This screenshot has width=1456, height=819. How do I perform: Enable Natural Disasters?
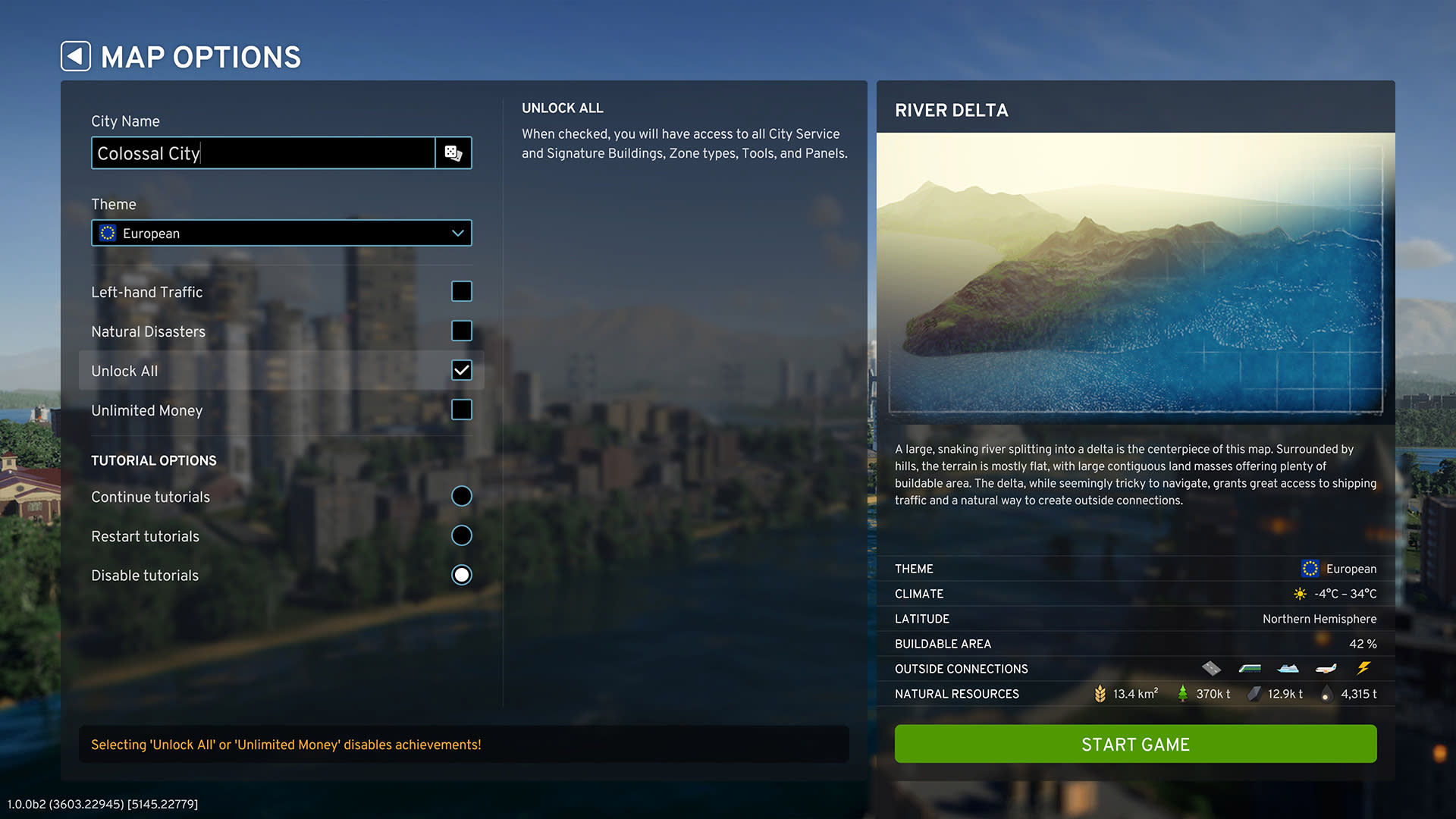pyautogui.click(x=461, y=331)
